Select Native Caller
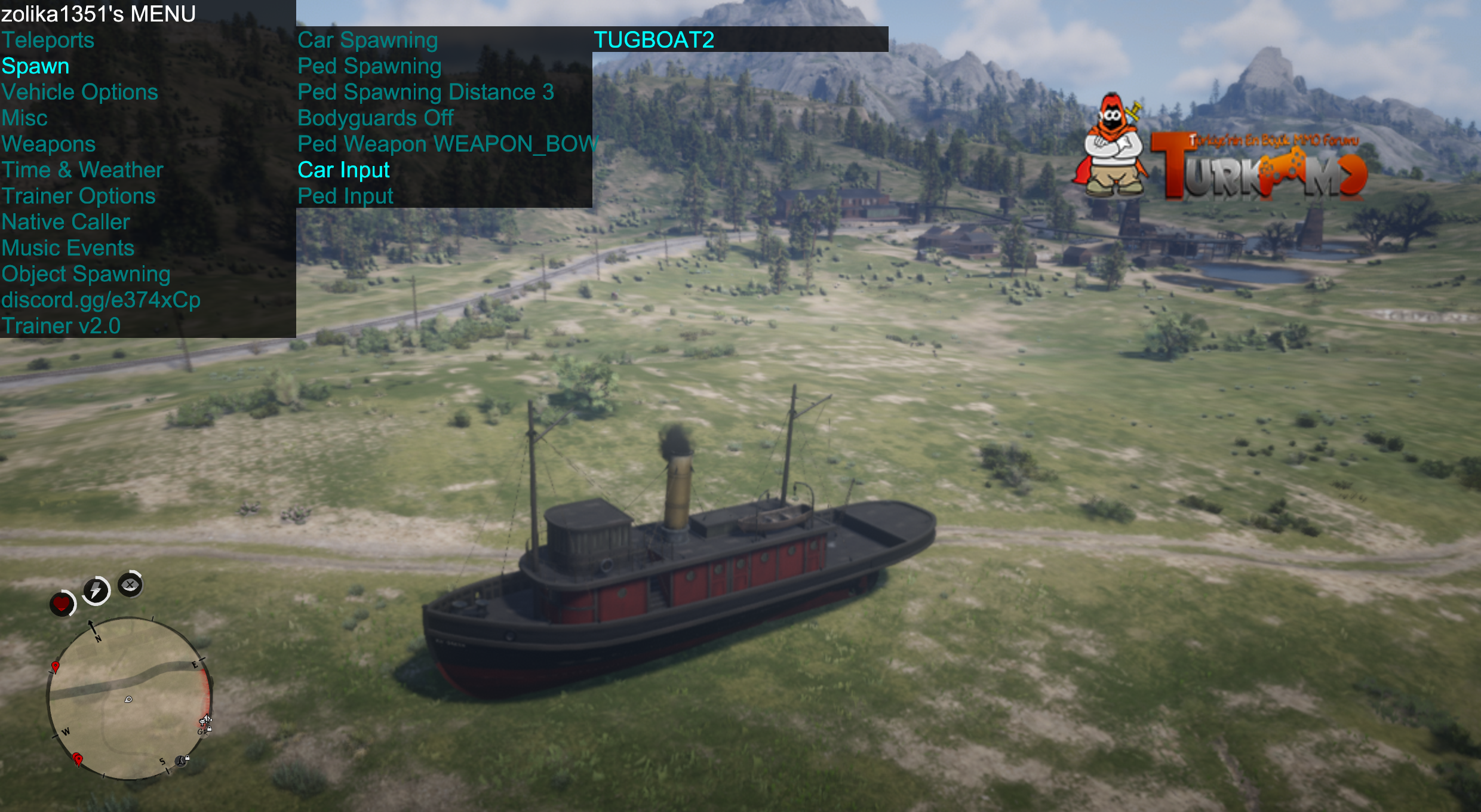This screenshot has width=1481, height=812. [66, 222]
